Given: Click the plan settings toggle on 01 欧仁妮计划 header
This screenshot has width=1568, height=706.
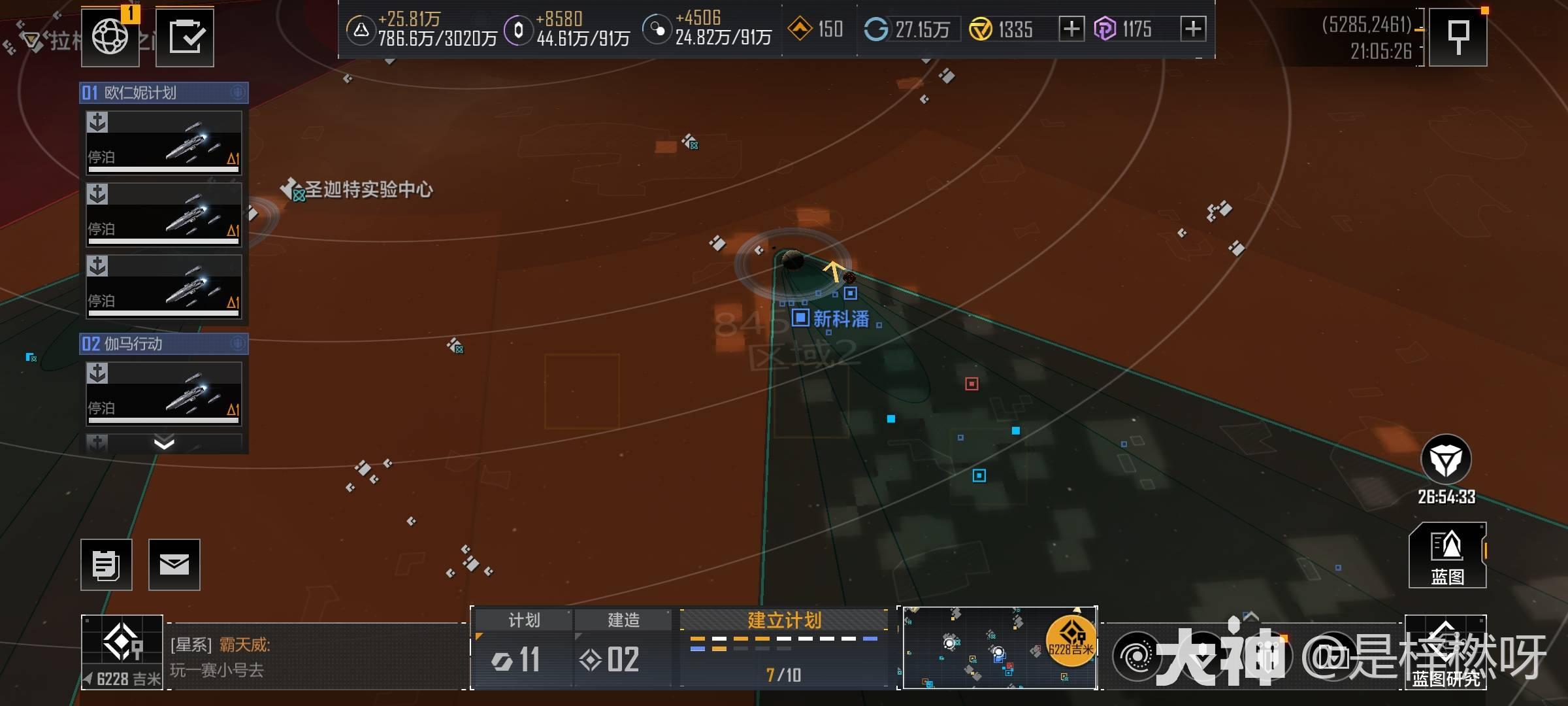Looking at the screenshot, I should tap(239, 93).
